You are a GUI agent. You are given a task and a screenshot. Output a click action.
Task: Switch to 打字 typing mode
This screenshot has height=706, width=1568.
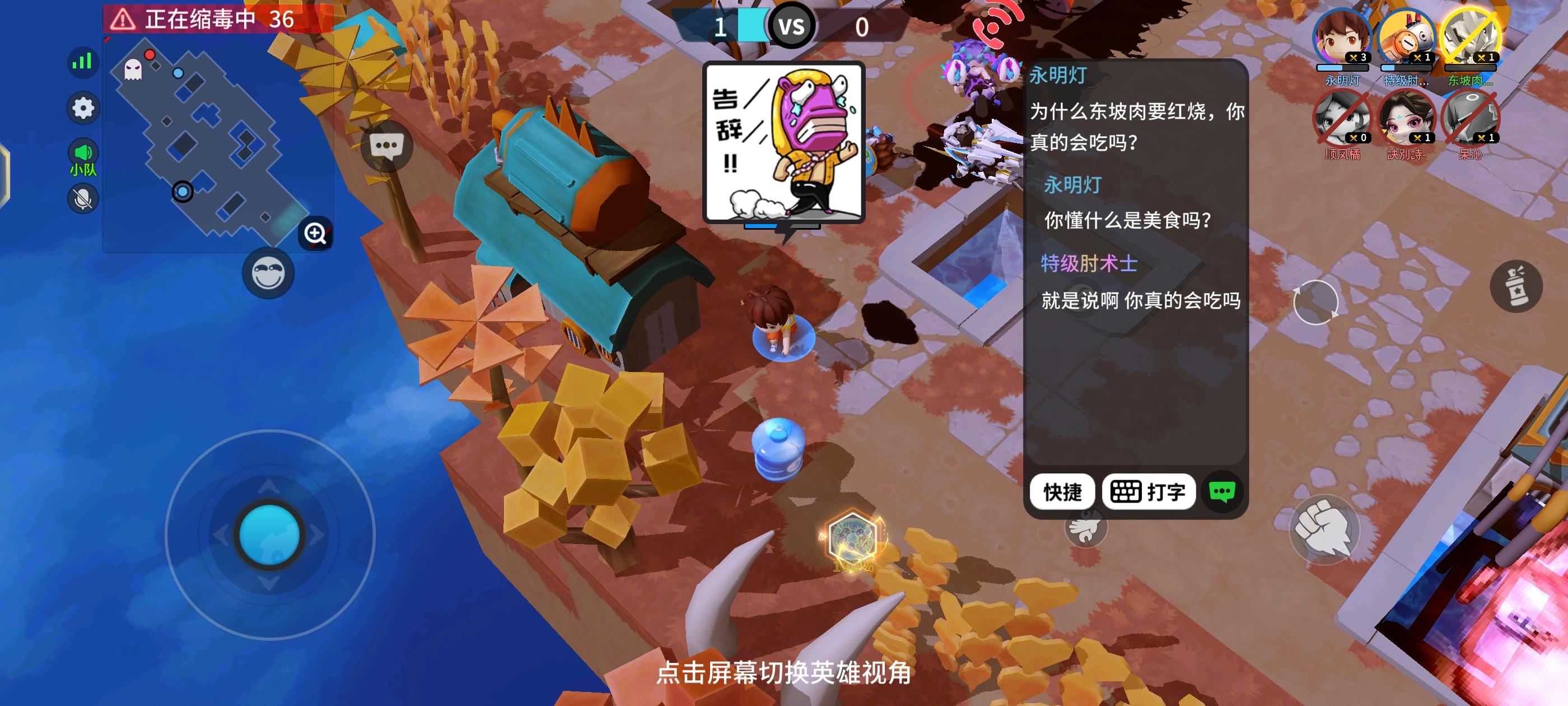click(x=1149, y=492)
